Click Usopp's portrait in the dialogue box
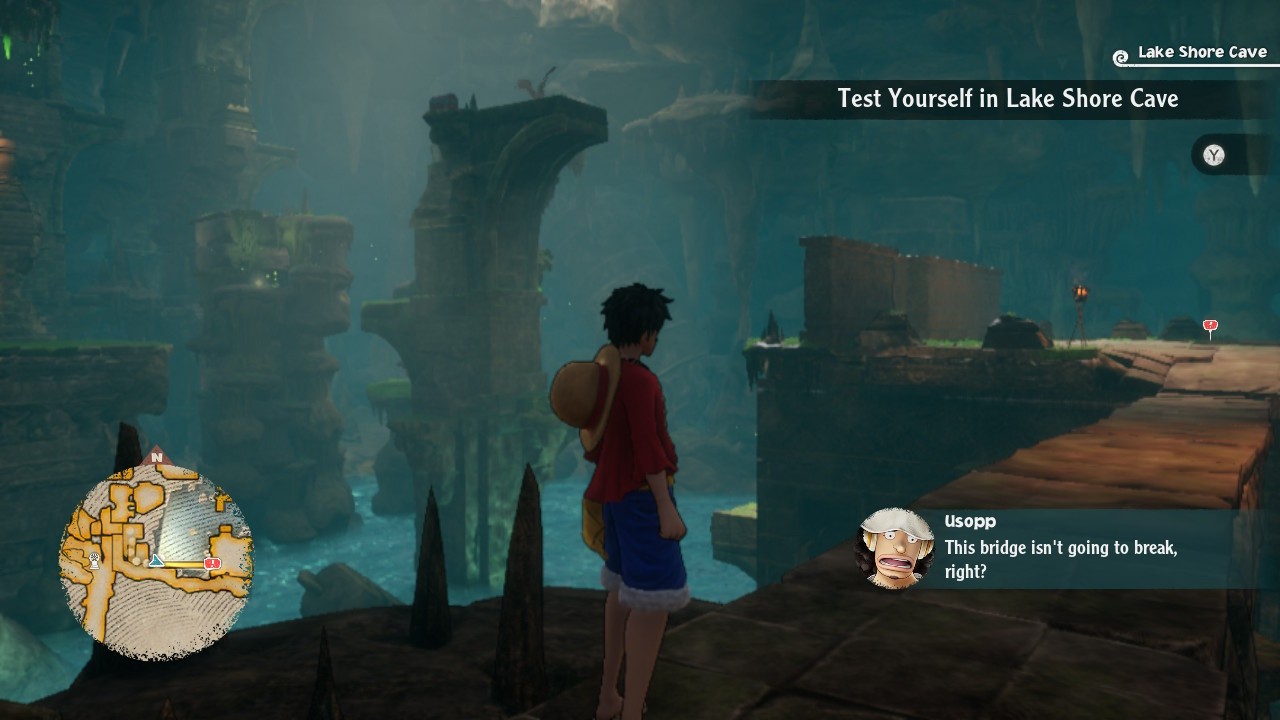Image resolution: width=1280 pixels, height=720 pixels. click(x=896, y=548)
